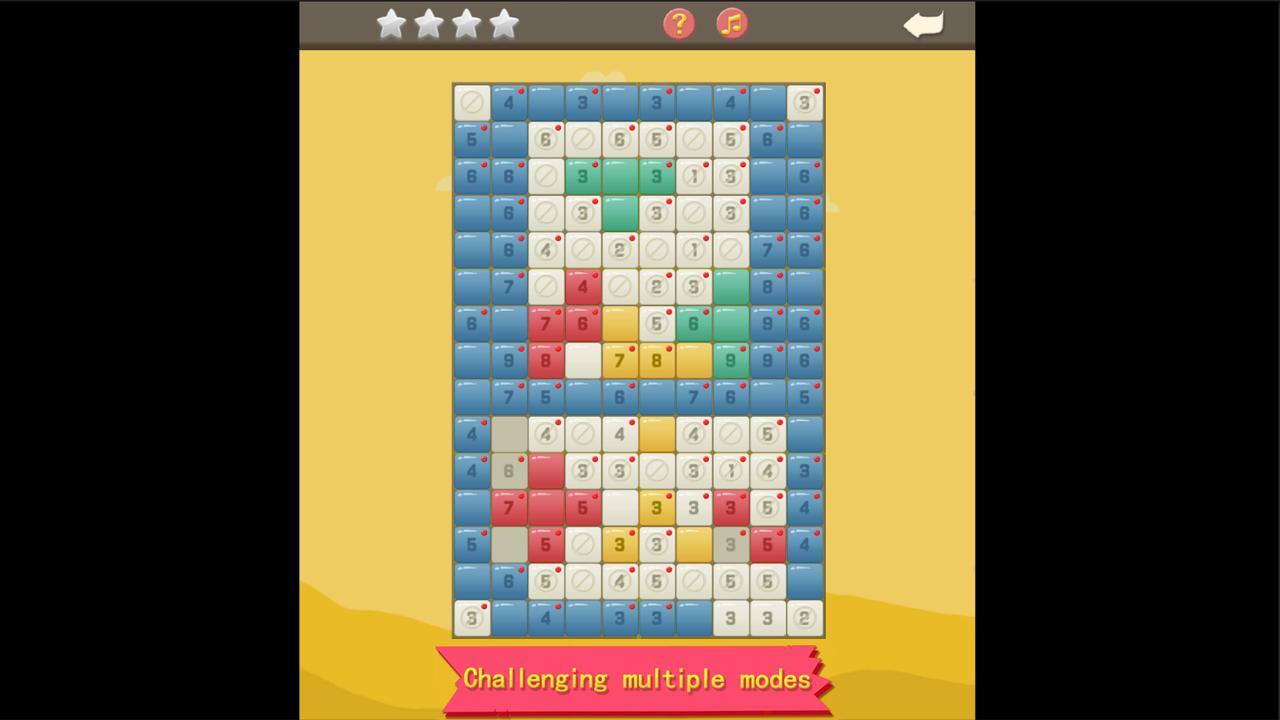
Task: Select the yellow 8 tile
Action: [x=656, y=360]
